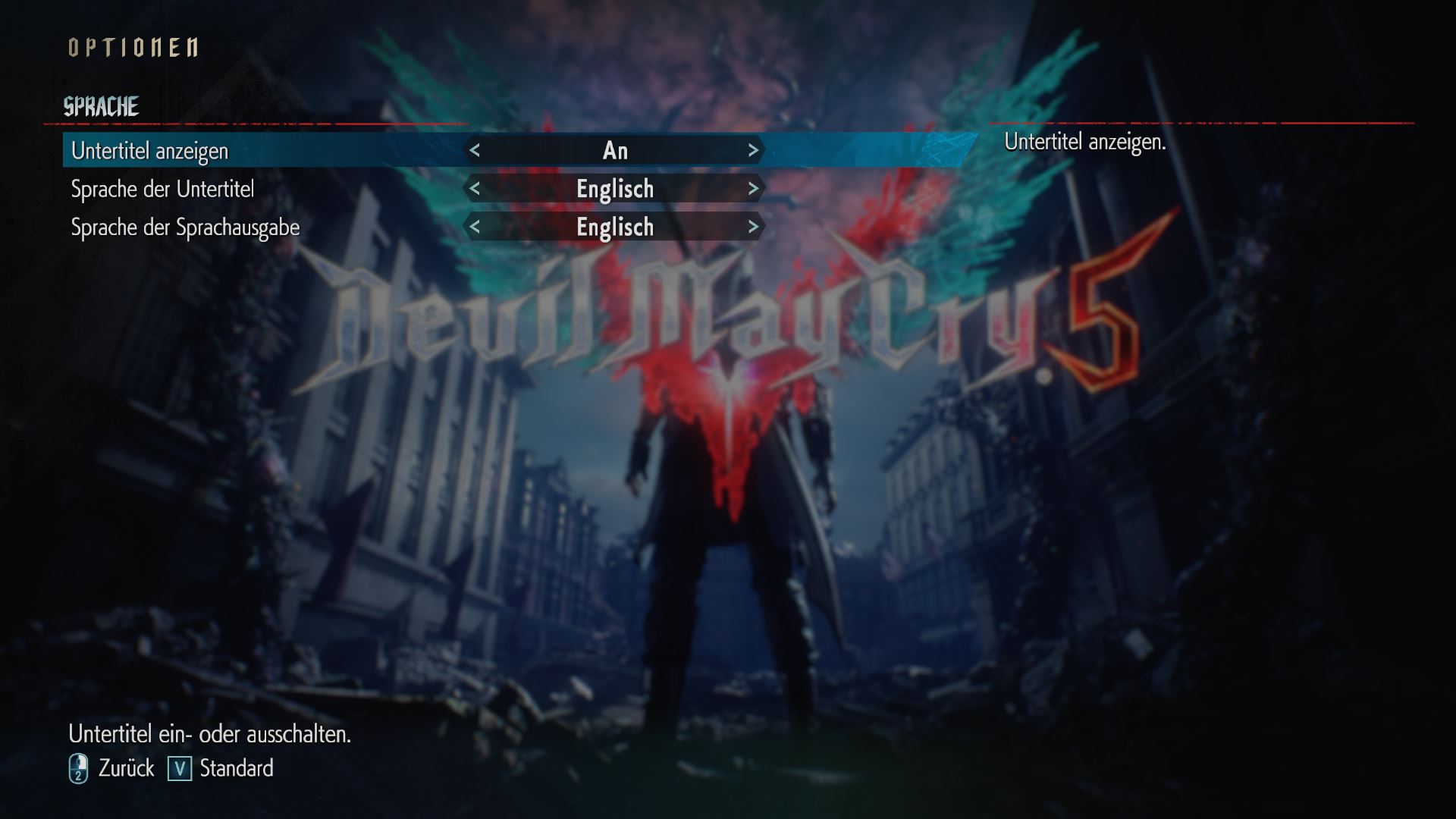Image resolution: width=1456 pixels, height=819 pixels.
Task: Click the V key Standard icon
Action: click(180, 768)
